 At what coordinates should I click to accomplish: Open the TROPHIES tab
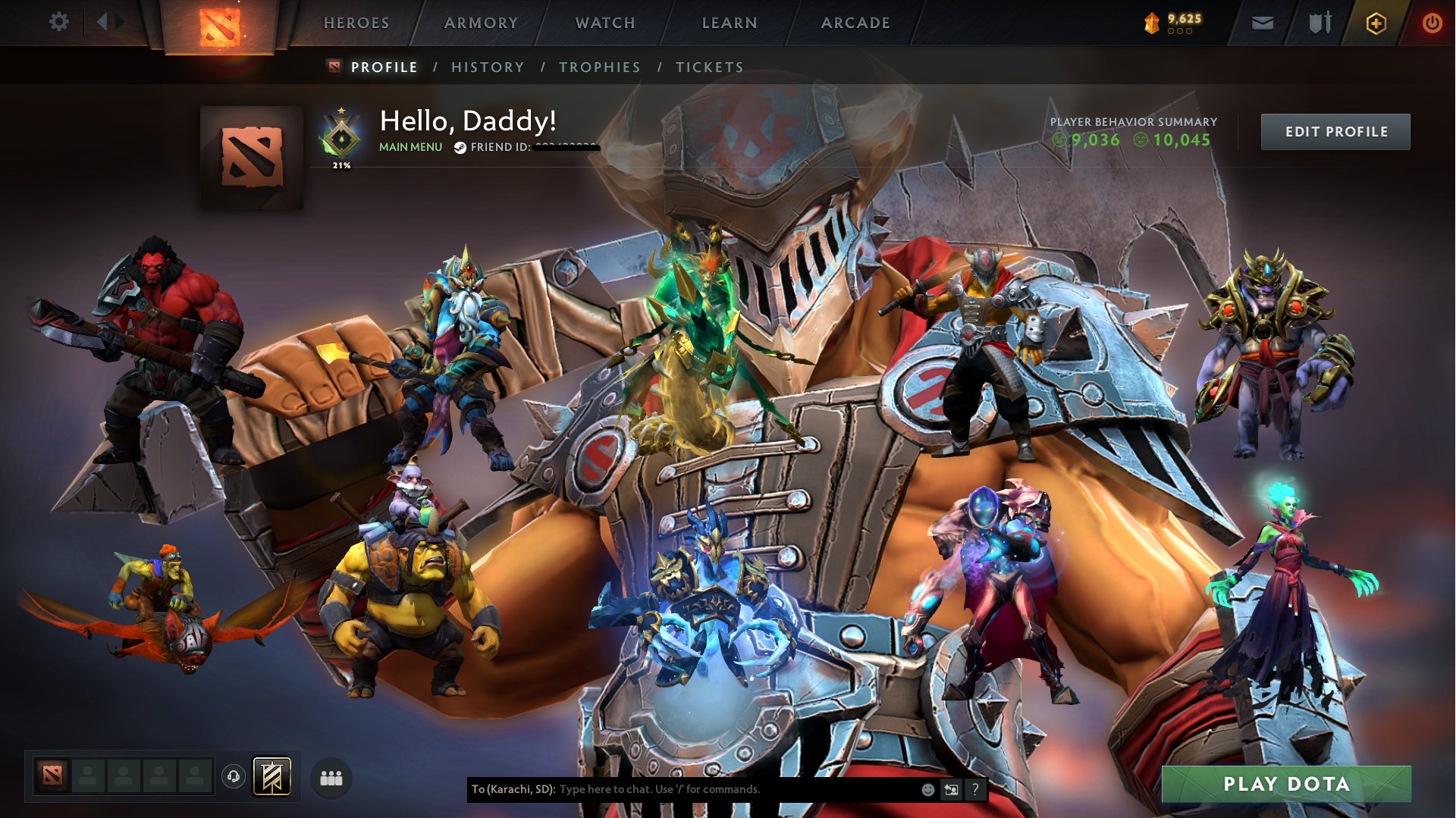(x=599, y=67)
